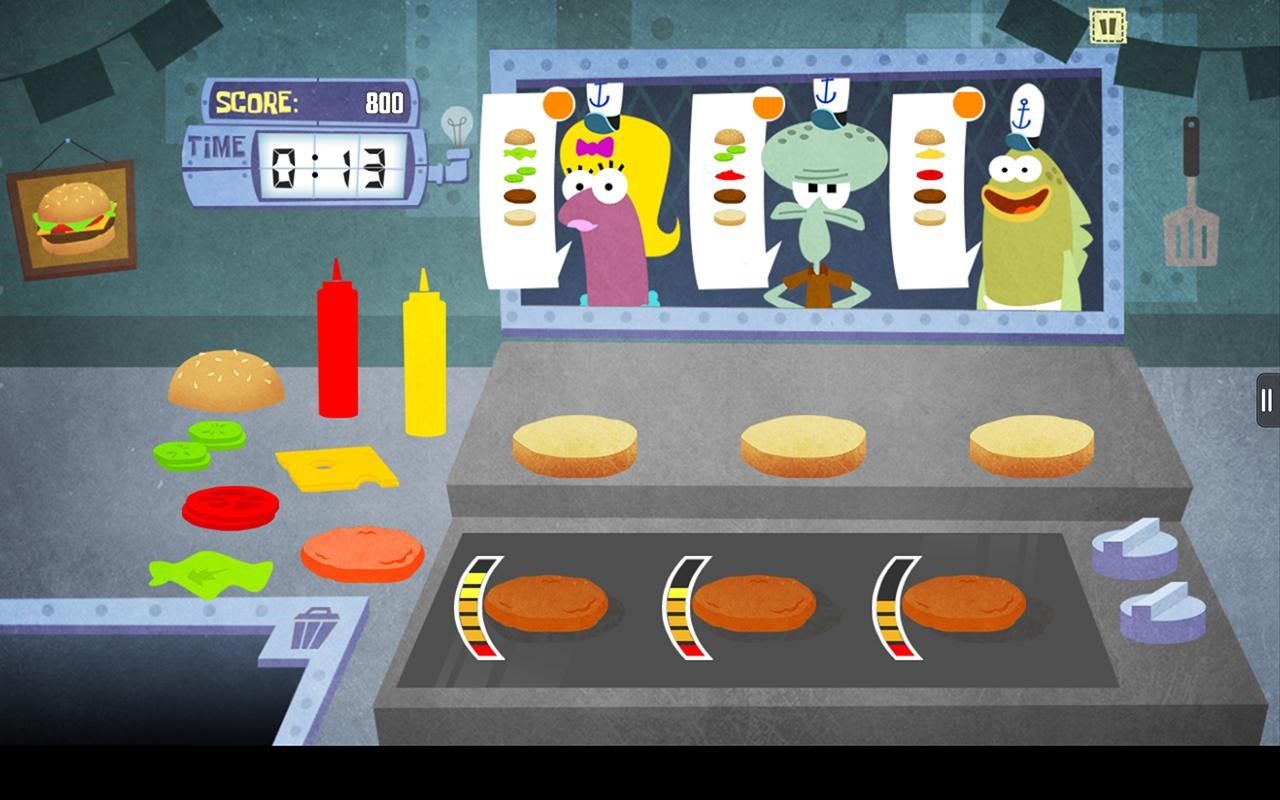Click the orange timer circle on the first order
This screenshot has height=800, width=1280.
558,102
